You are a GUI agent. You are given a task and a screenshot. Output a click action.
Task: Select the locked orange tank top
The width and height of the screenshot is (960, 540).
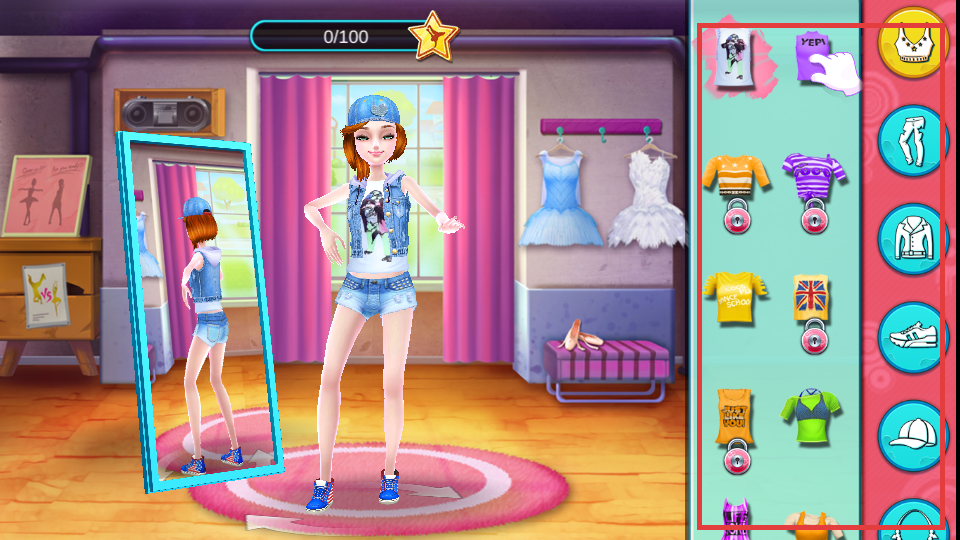coord(736,417)
